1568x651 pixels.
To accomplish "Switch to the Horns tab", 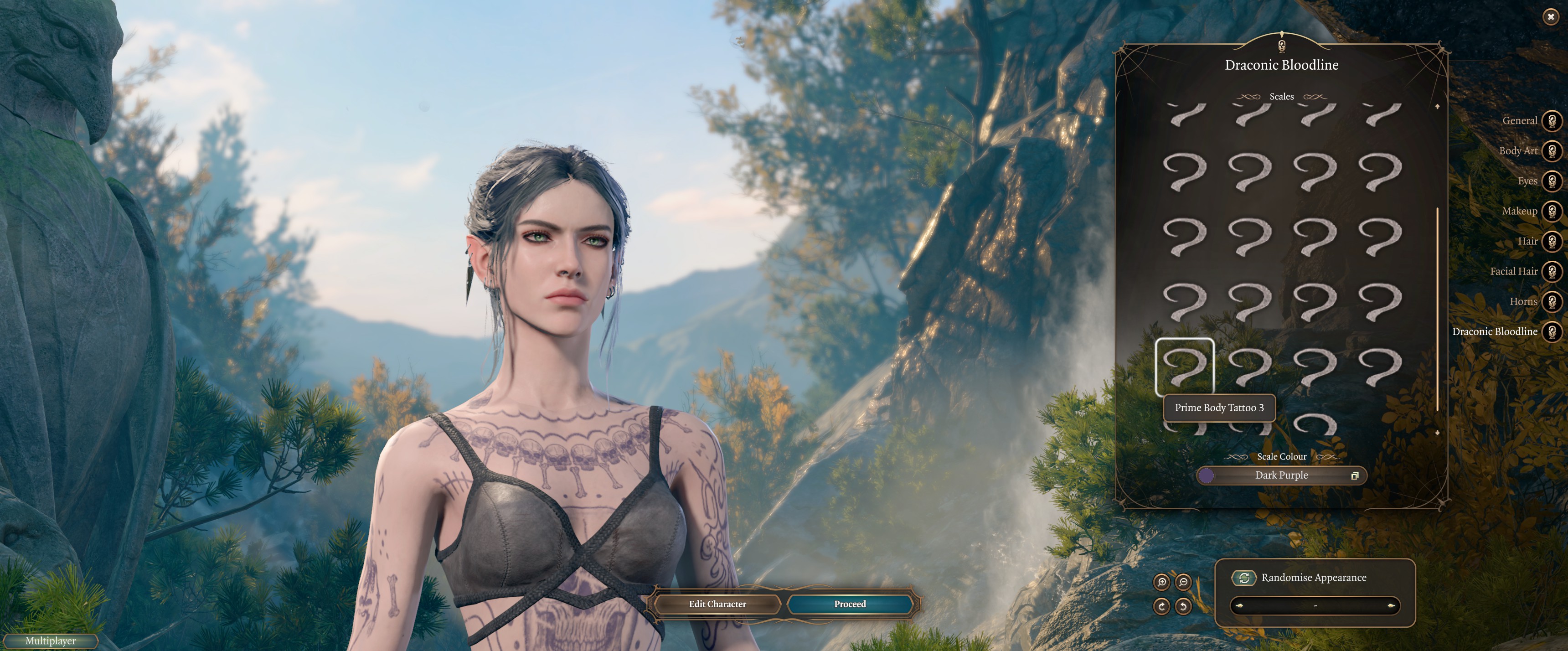I will (x=1552, y=301).
